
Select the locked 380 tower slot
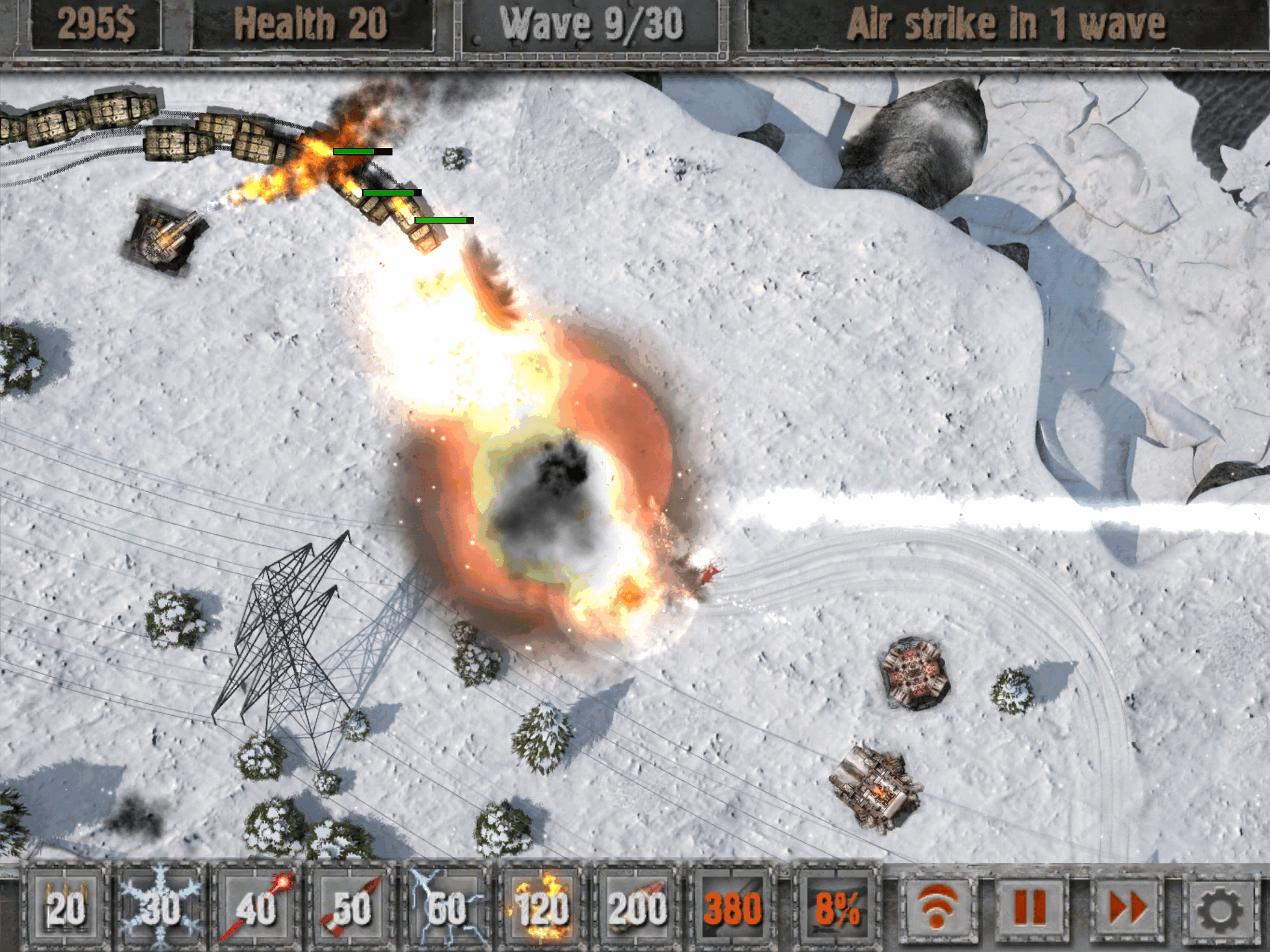731,908
